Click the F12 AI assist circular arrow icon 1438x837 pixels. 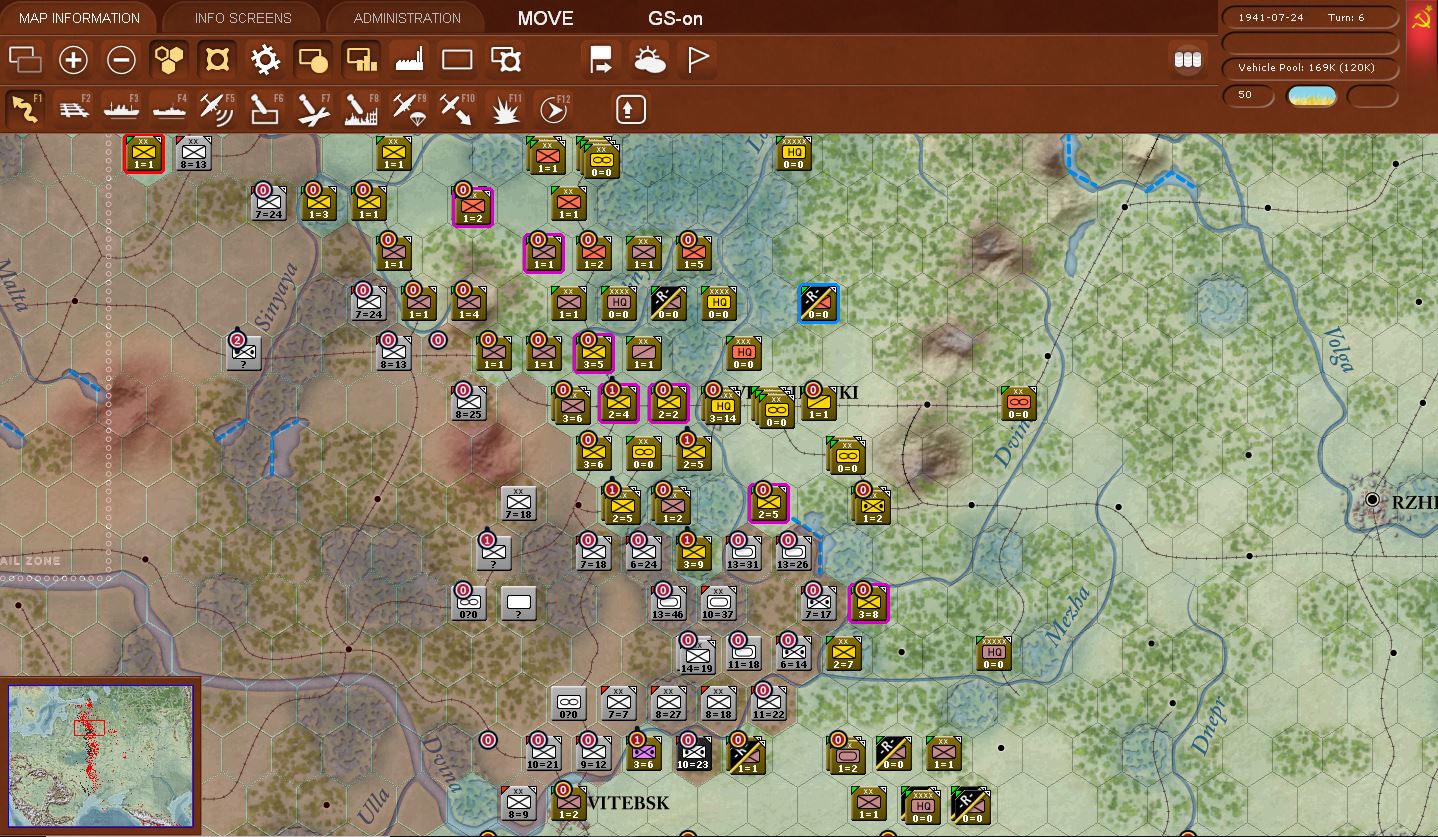pos(552,108)
